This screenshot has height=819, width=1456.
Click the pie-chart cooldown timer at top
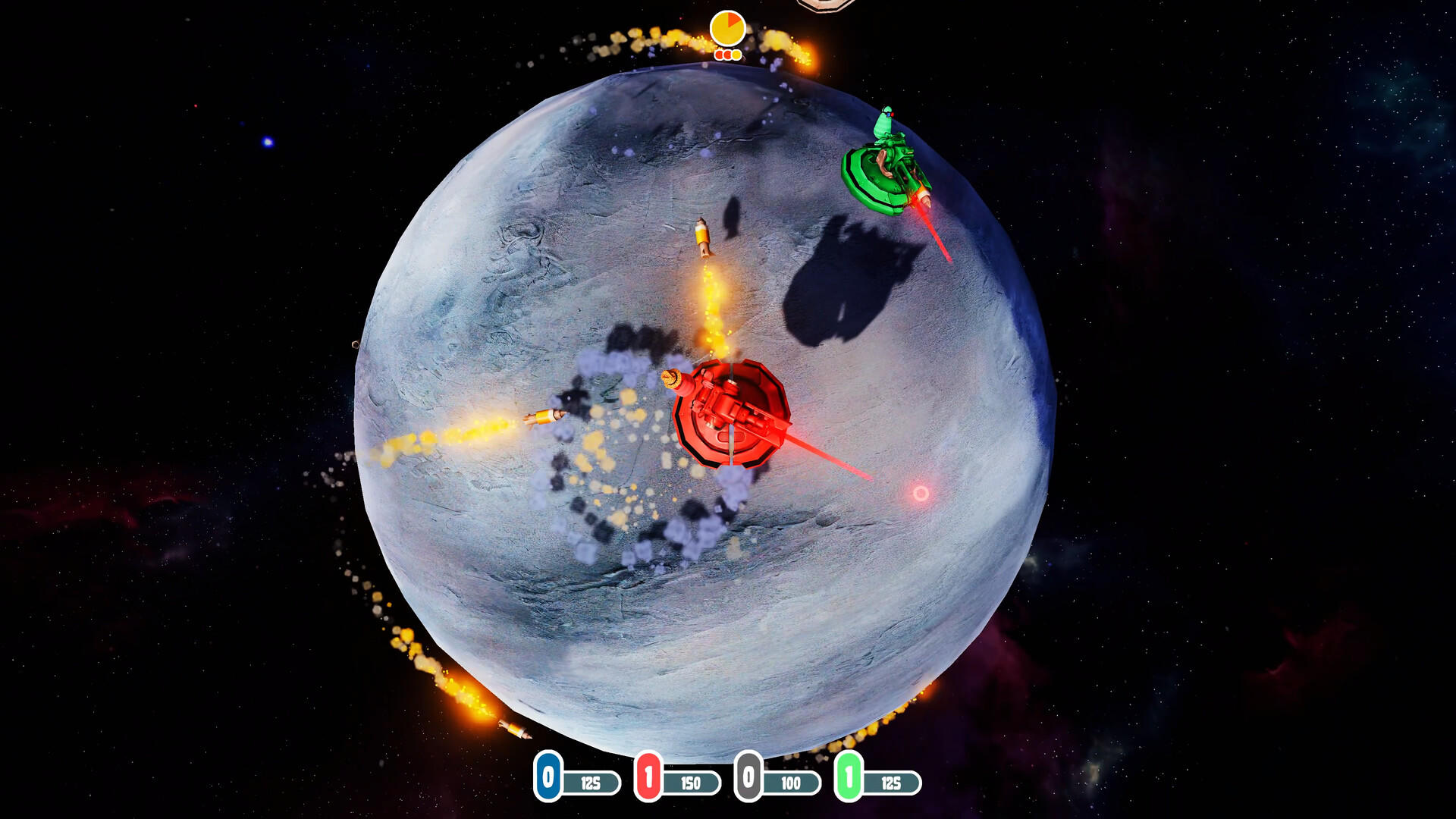(x=726, y=27)
